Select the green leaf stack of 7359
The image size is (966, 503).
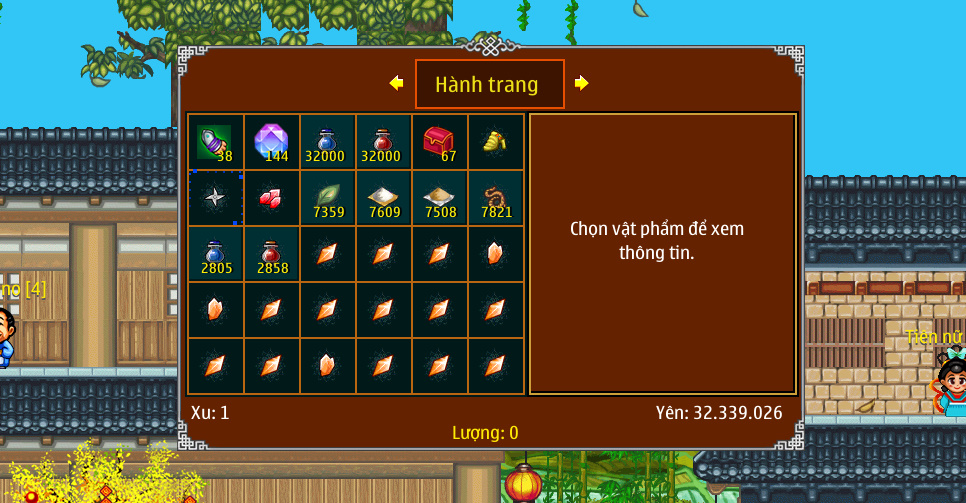[327, 198]
